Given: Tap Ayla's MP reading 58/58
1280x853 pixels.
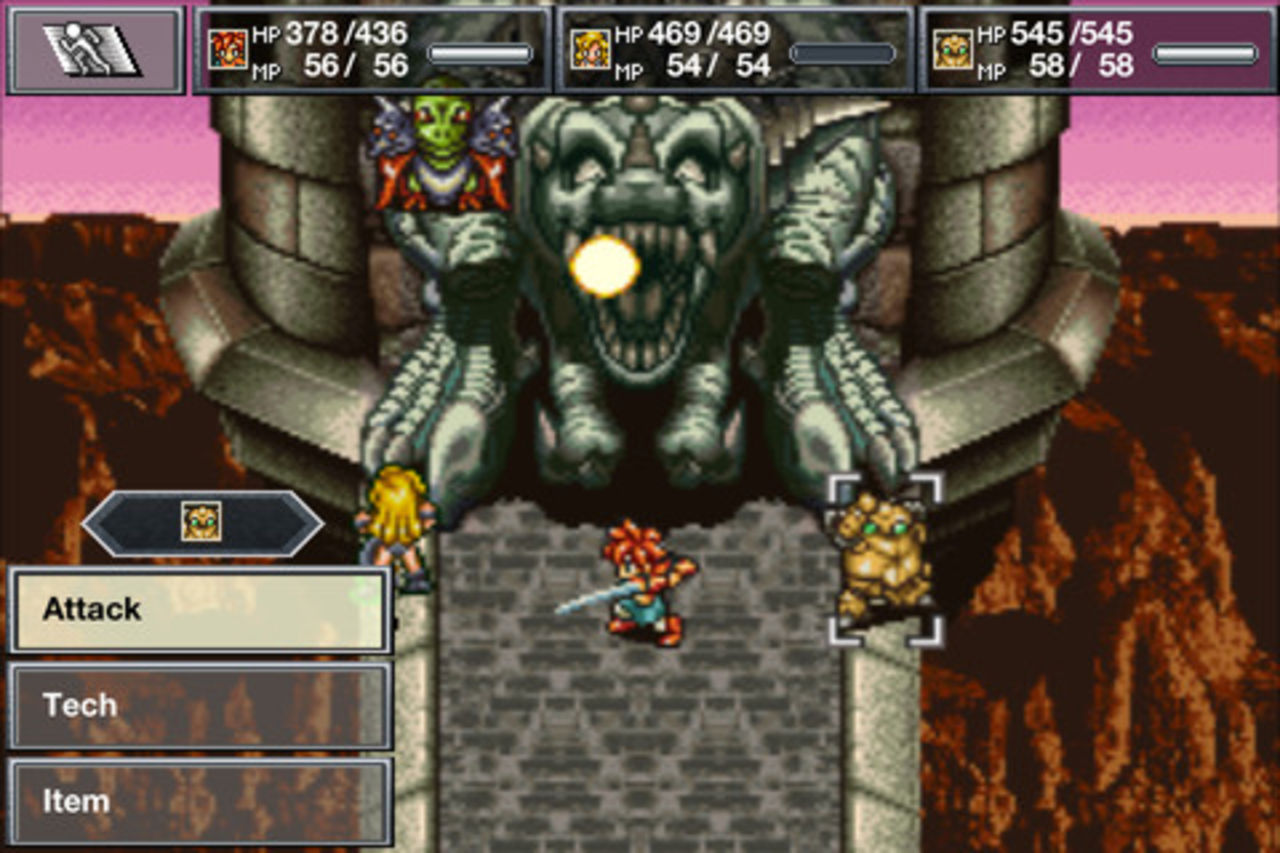Looking at the screenshot, I should 1078,67.
